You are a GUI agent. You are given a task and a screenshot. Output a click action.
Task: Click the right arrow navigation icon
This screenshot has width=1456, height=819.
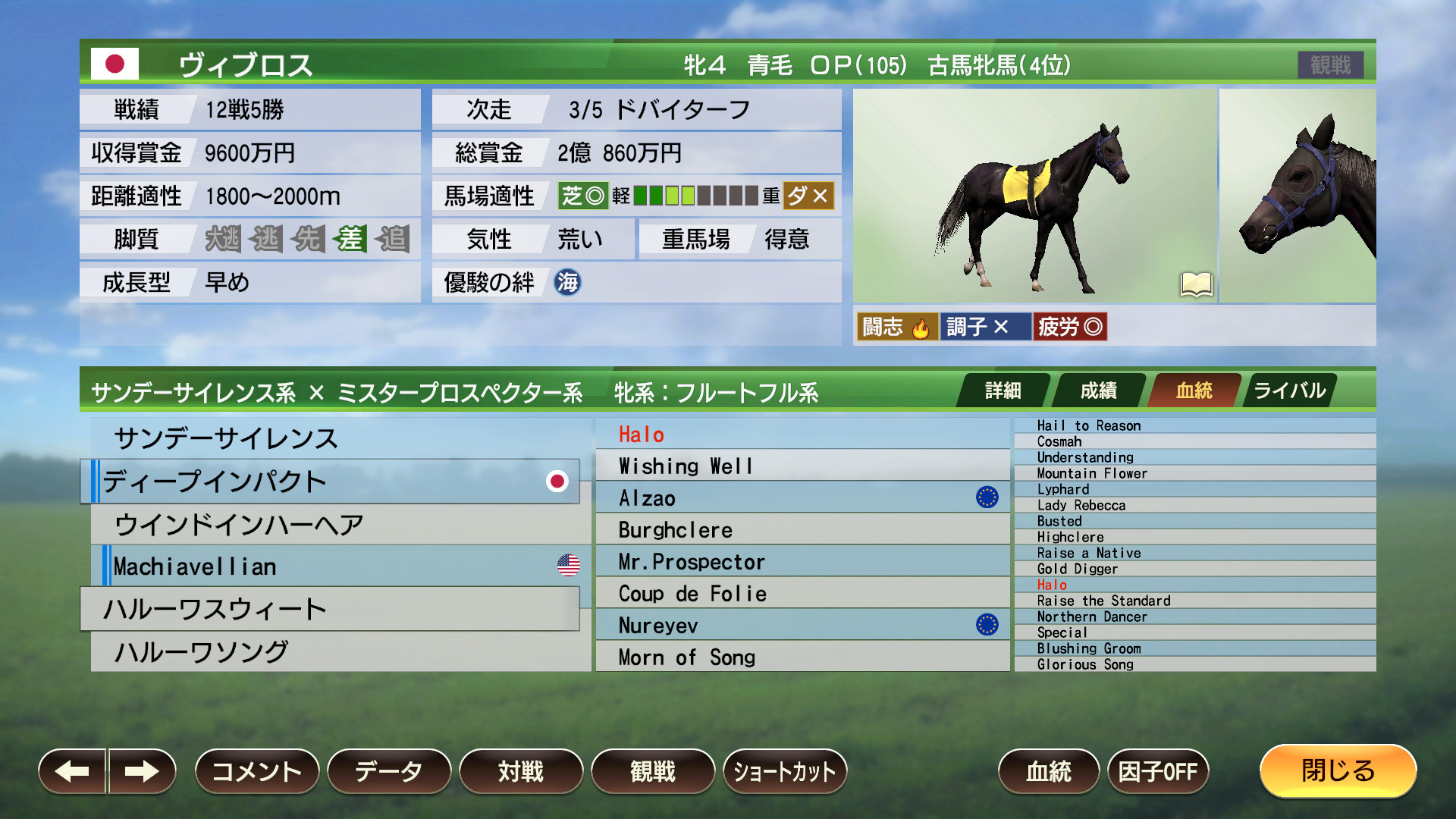click(x=143, y=771)
